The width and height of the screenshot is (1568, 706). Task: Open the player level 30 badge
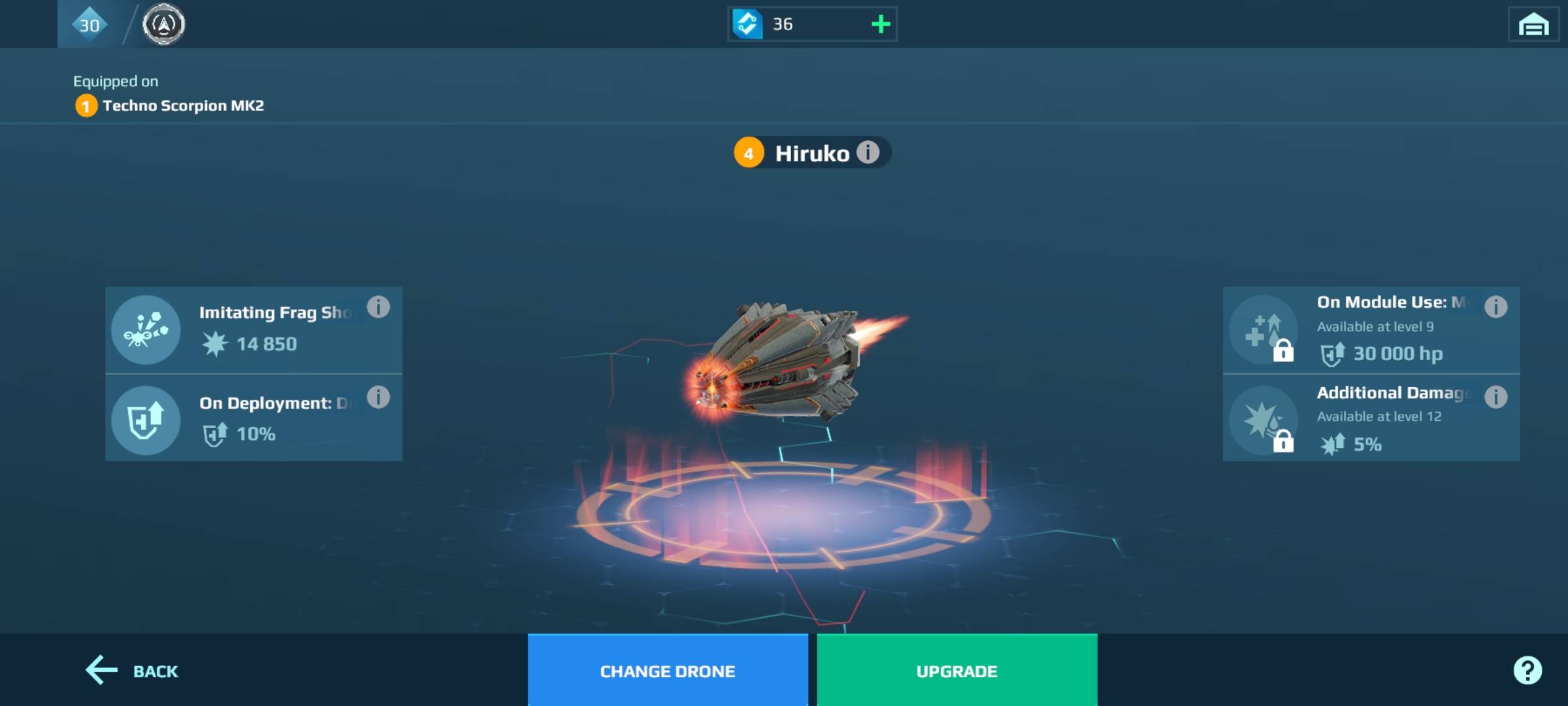[x=90, y=25]
